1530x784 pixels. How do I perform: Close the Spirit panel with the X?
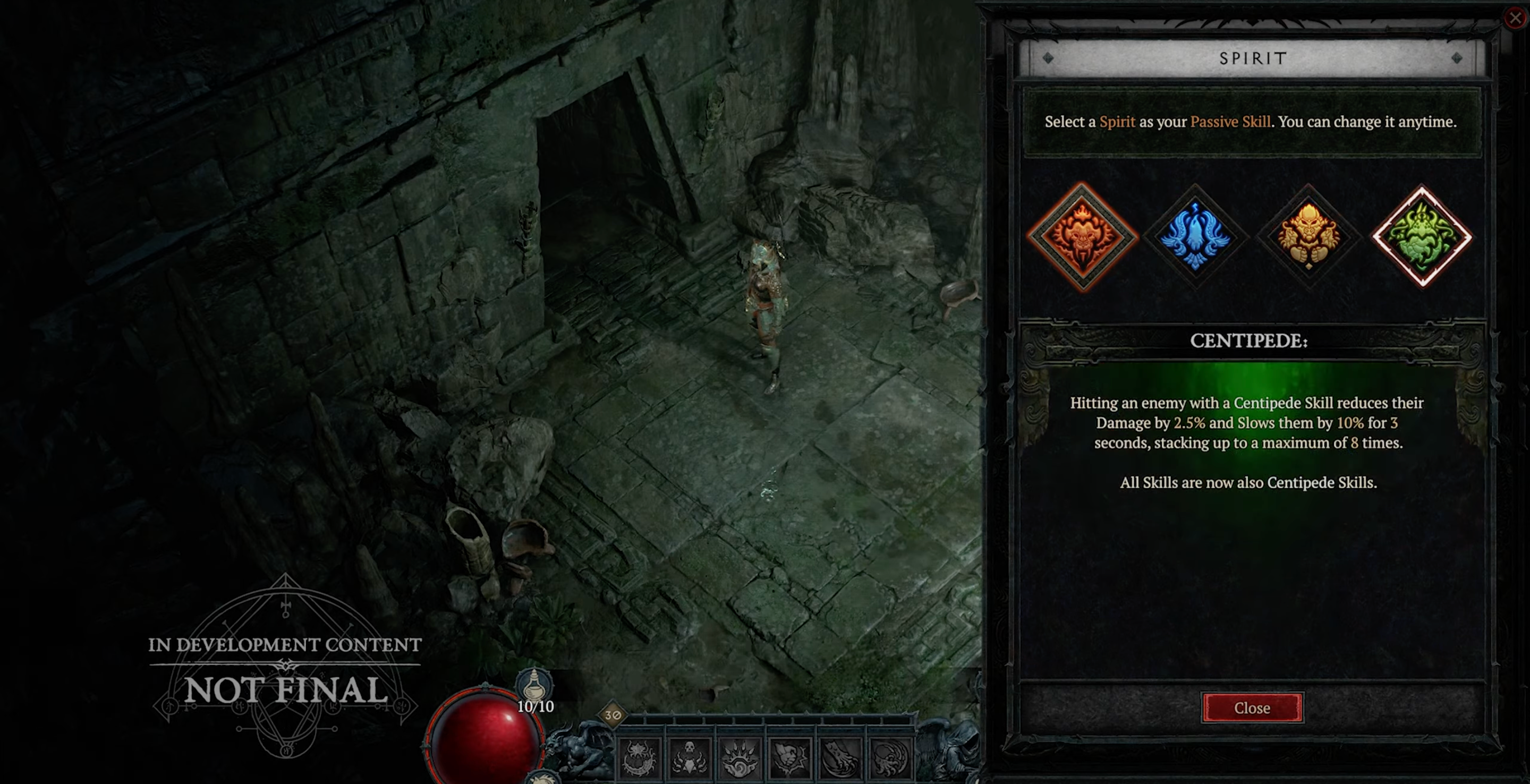1515,18
